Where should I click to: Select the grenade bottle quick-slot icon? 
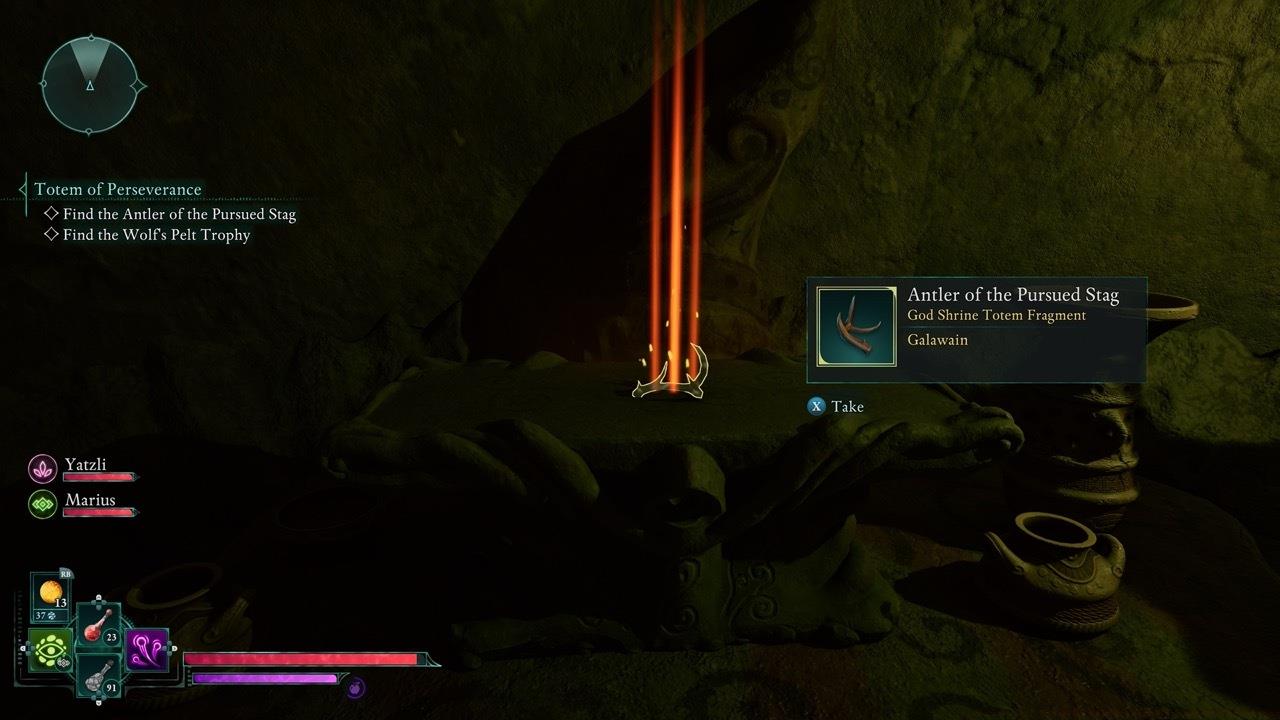point(98,678)
